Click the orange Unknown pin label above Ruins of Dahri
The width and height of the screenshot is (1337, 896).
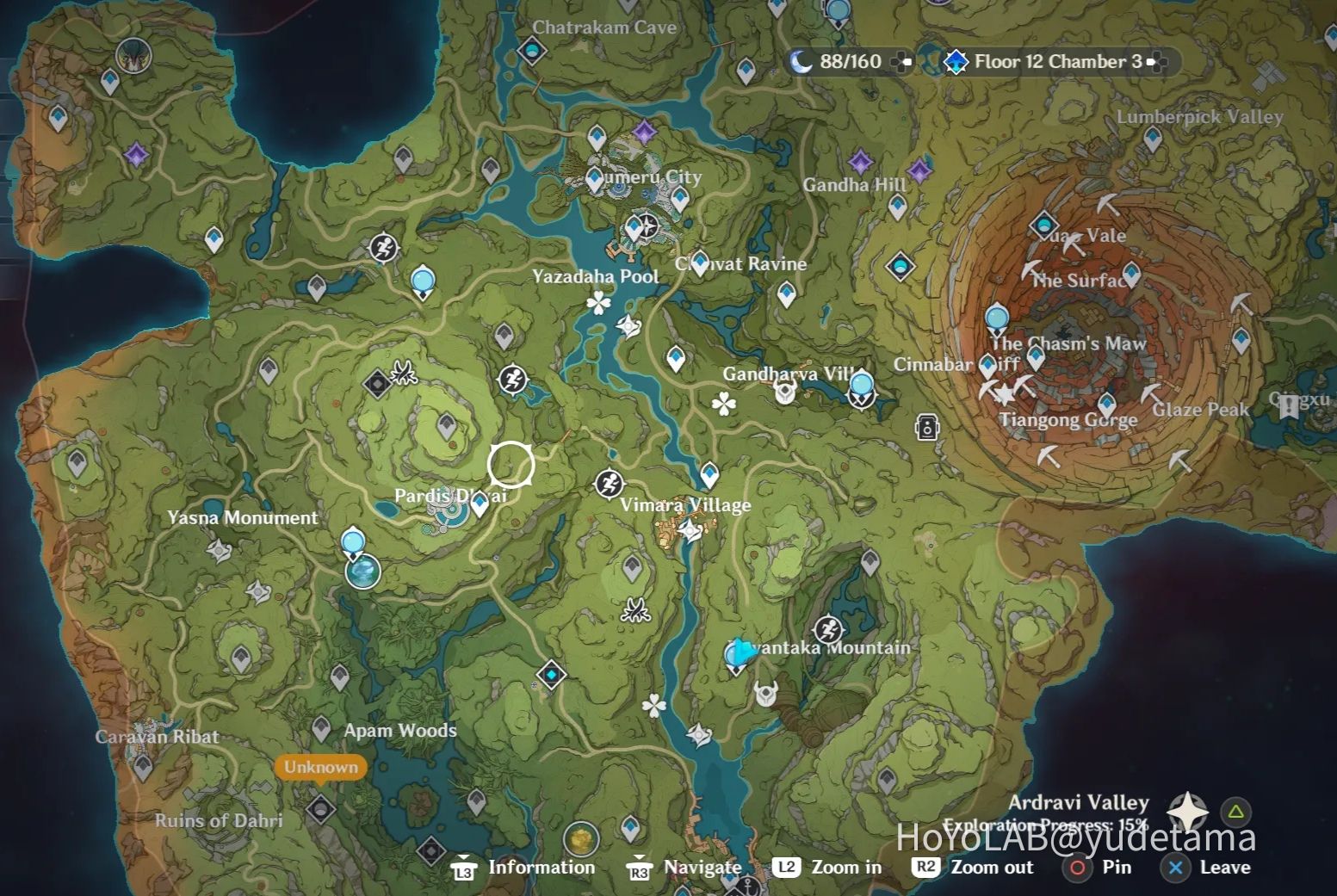pos(321,767)
